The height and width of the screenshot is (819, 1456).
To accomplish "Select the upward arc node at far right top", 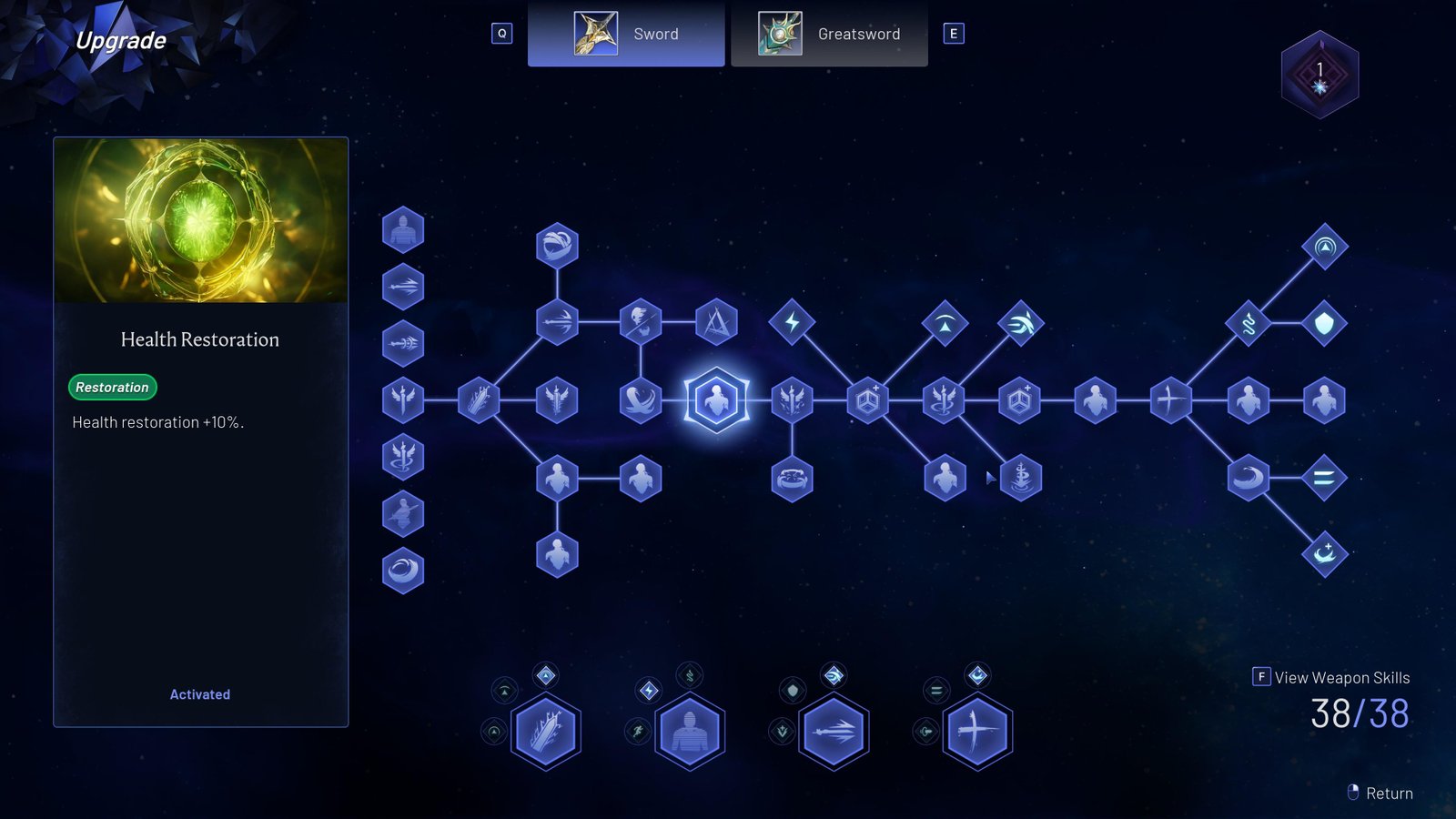I will 1324,246.
